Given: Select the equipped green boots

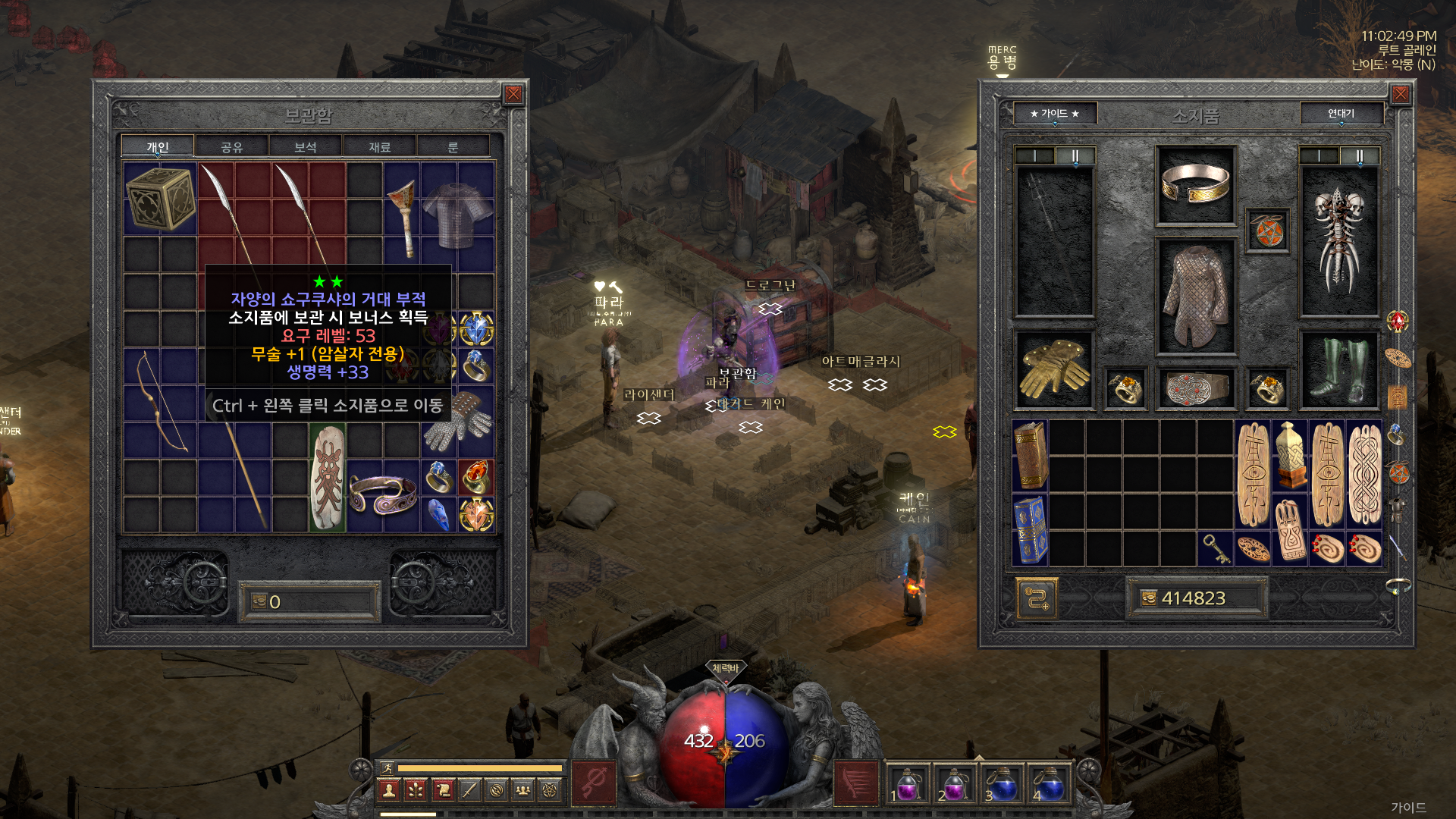Looking at the screenshot, I should tap(1339, 370).
